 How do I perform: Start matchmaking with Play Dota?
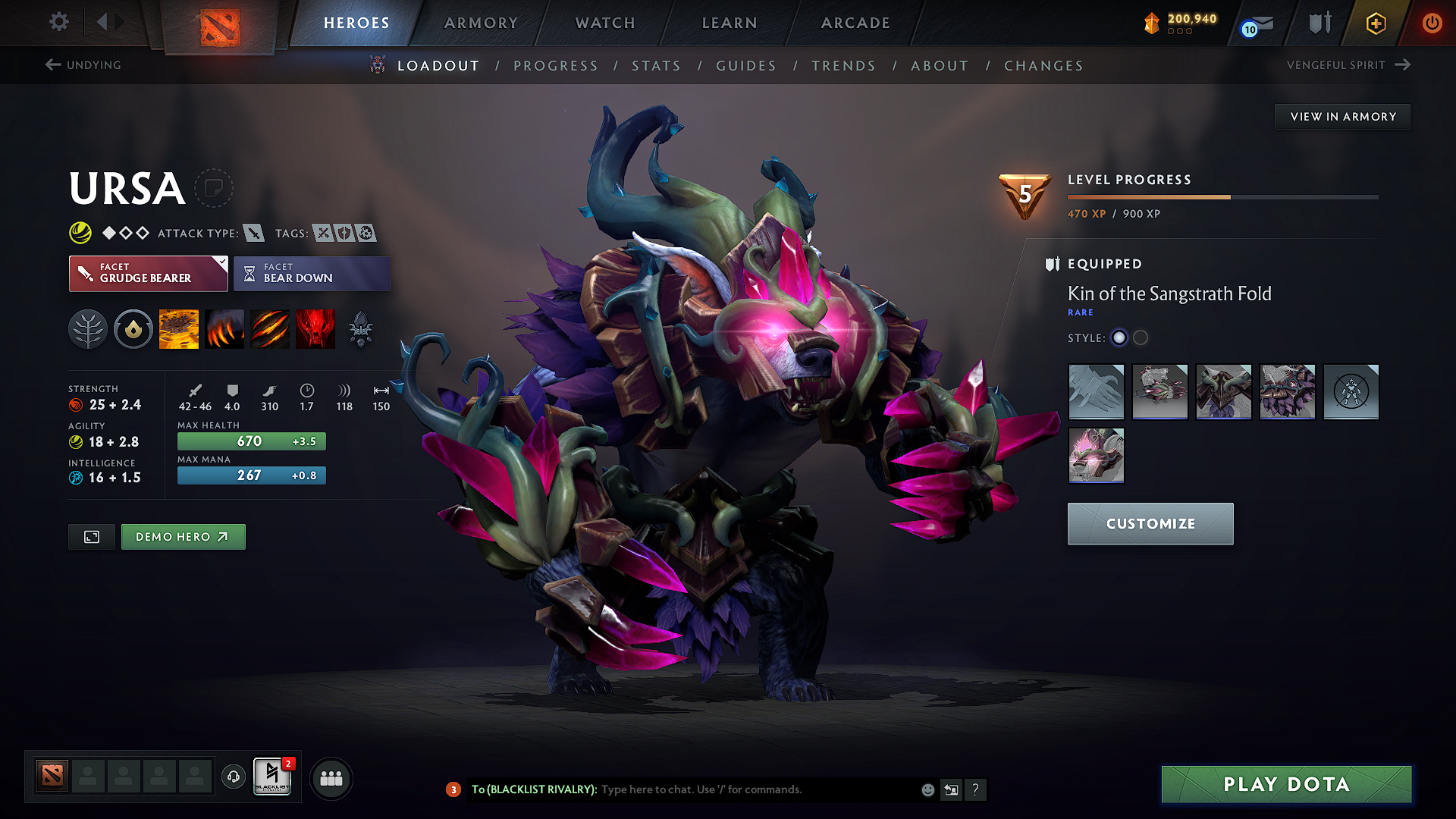(1286, 784)
